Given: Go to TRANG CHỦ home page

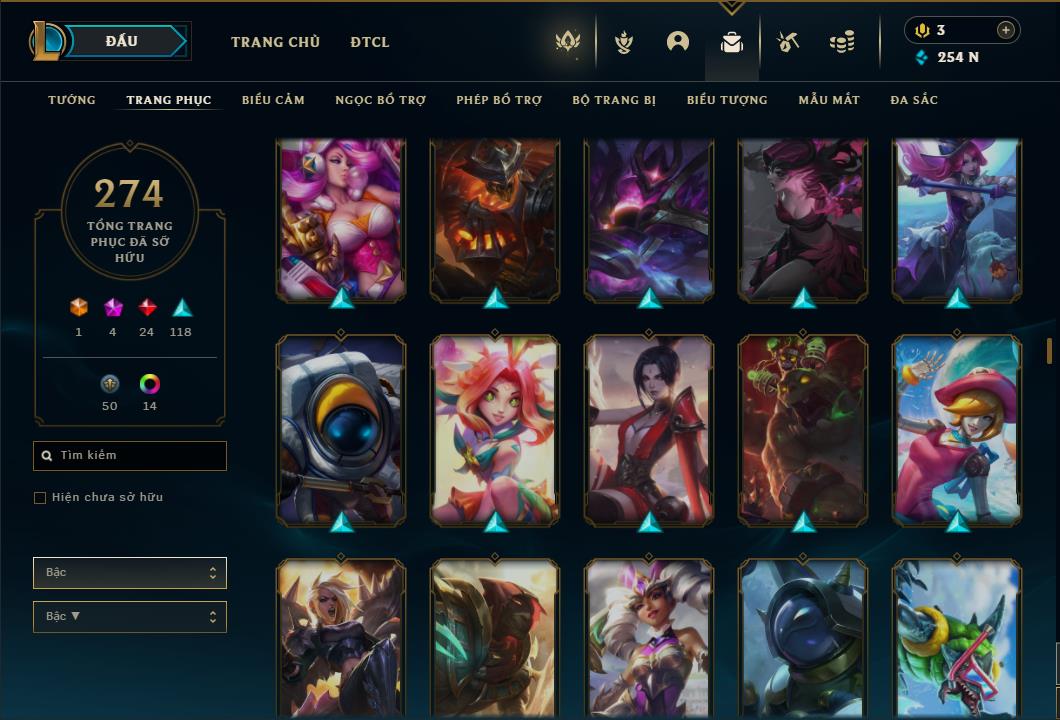Looking at the screenshot, I should point(275,42).
